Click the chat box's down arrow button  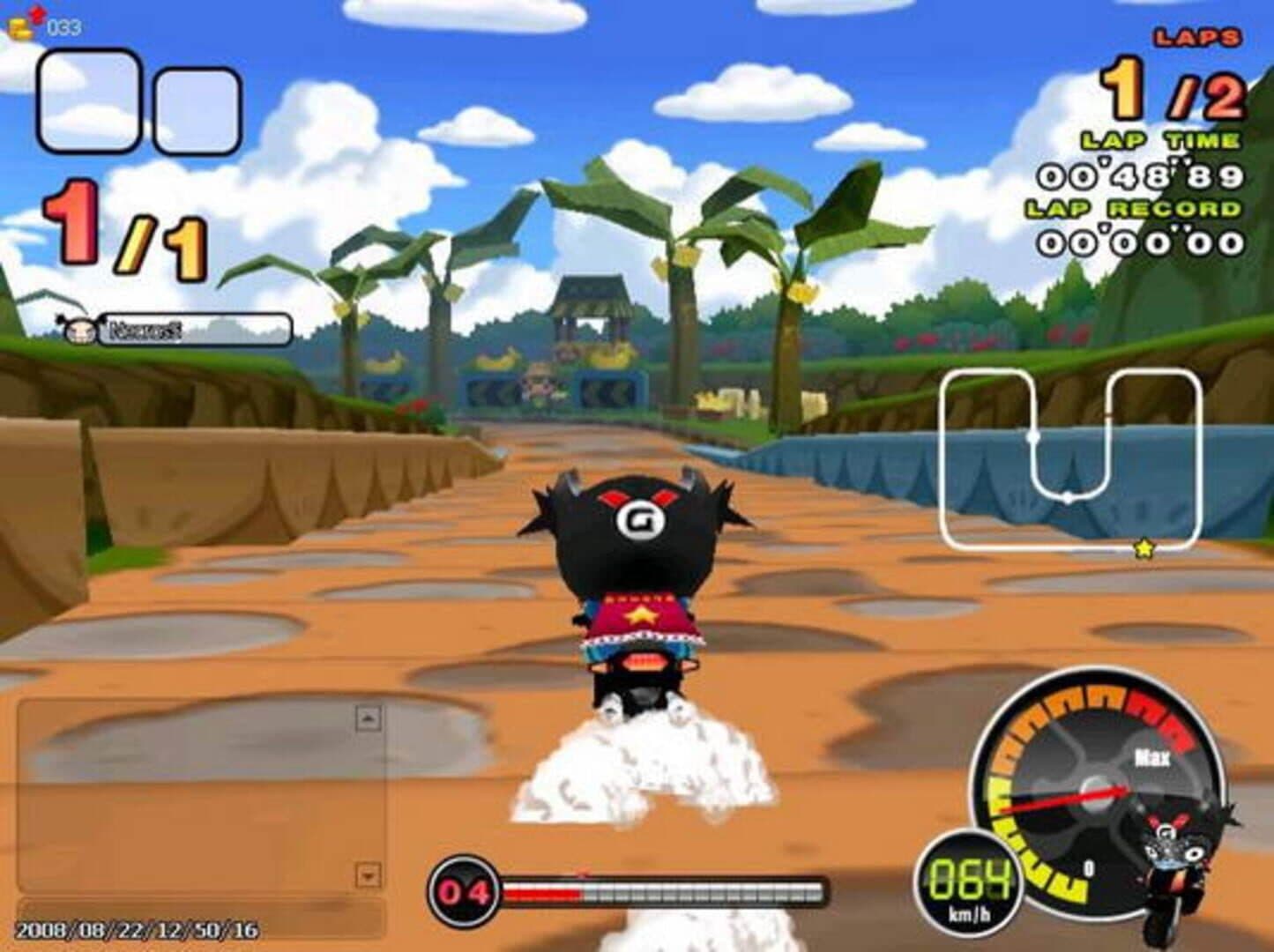point(368,875)
